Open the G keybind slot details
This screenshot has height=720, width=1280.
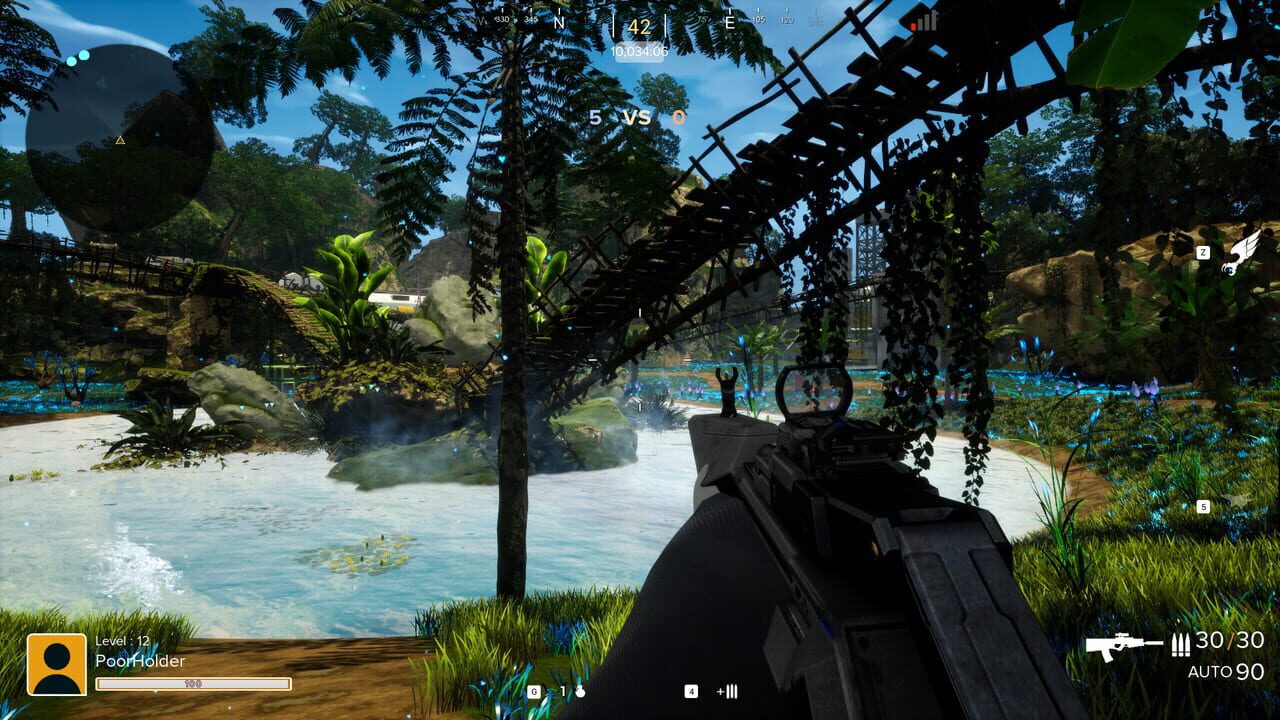tap(536, 689)
